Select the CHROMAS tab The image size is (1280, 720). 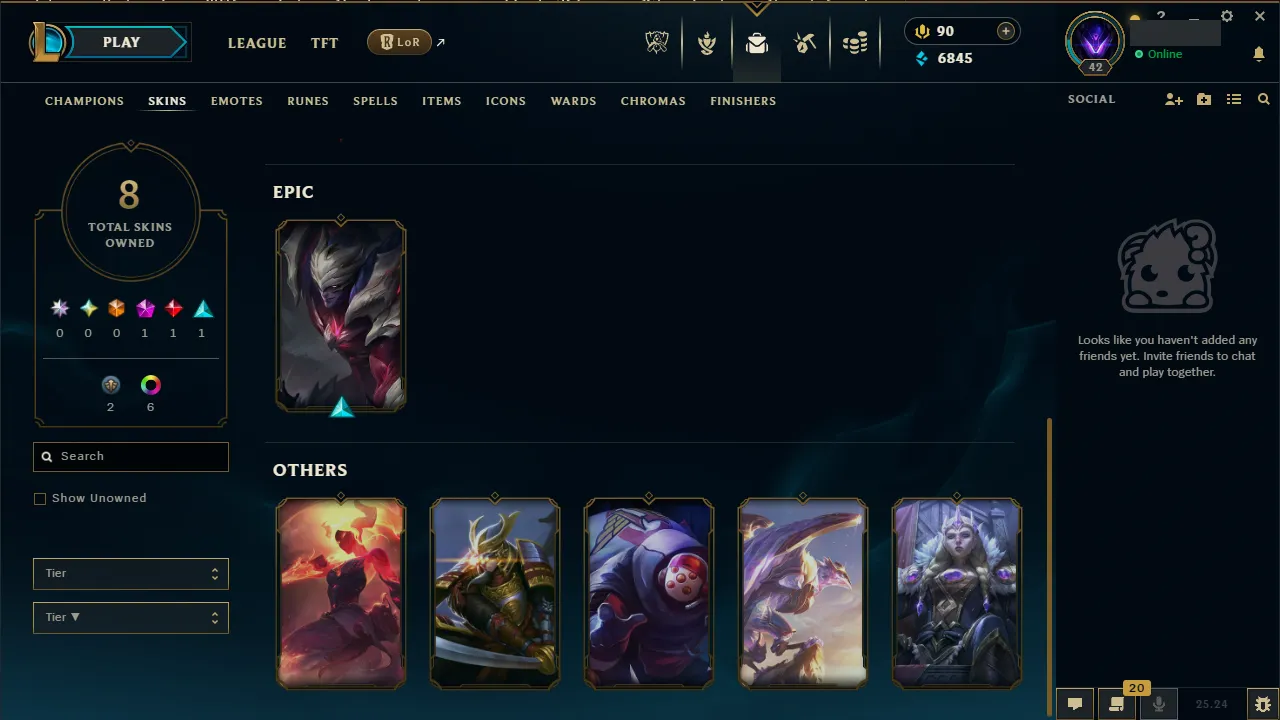pos(653,101)
